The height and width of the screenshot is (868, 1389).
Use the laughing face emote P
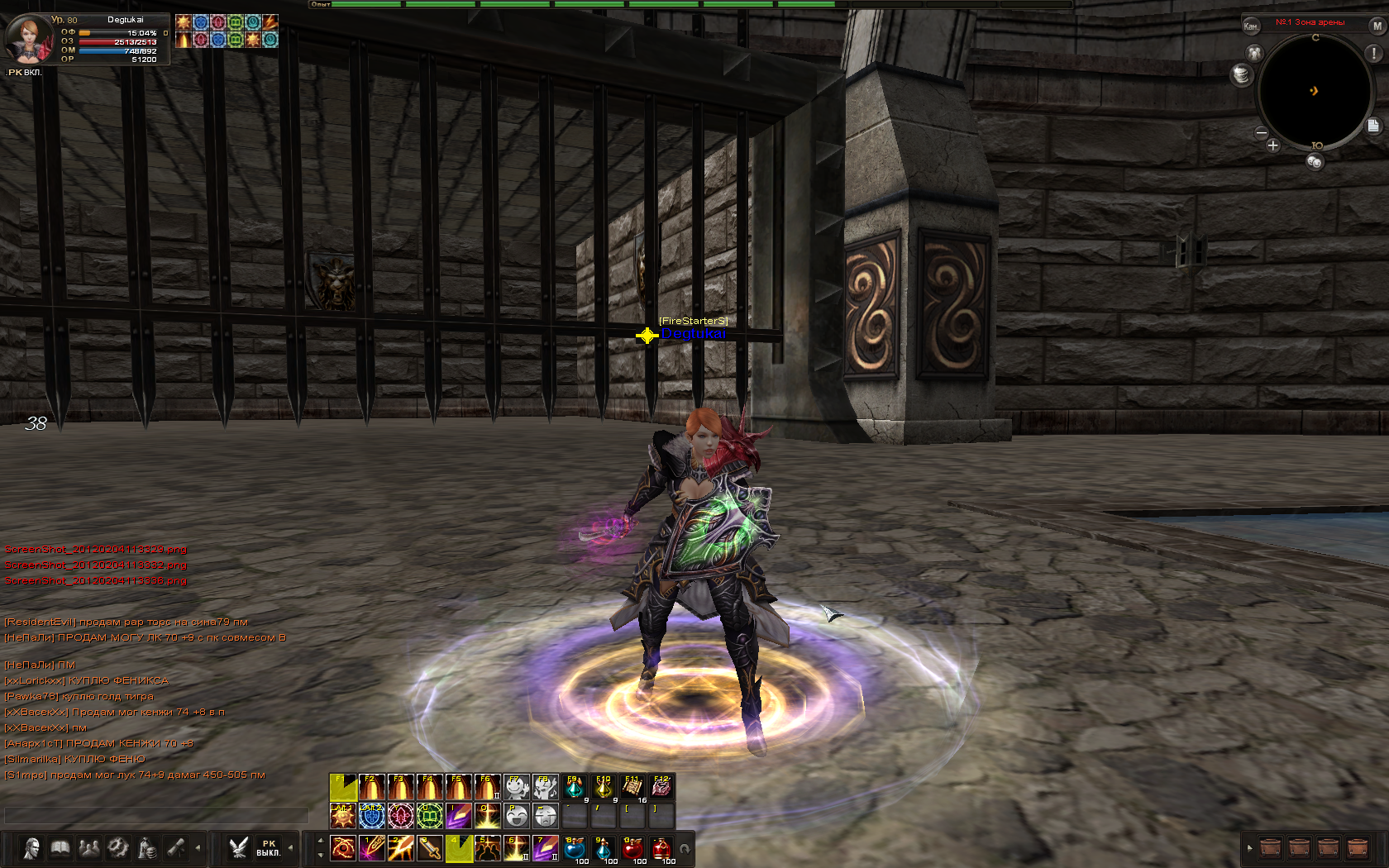(517, 817)
